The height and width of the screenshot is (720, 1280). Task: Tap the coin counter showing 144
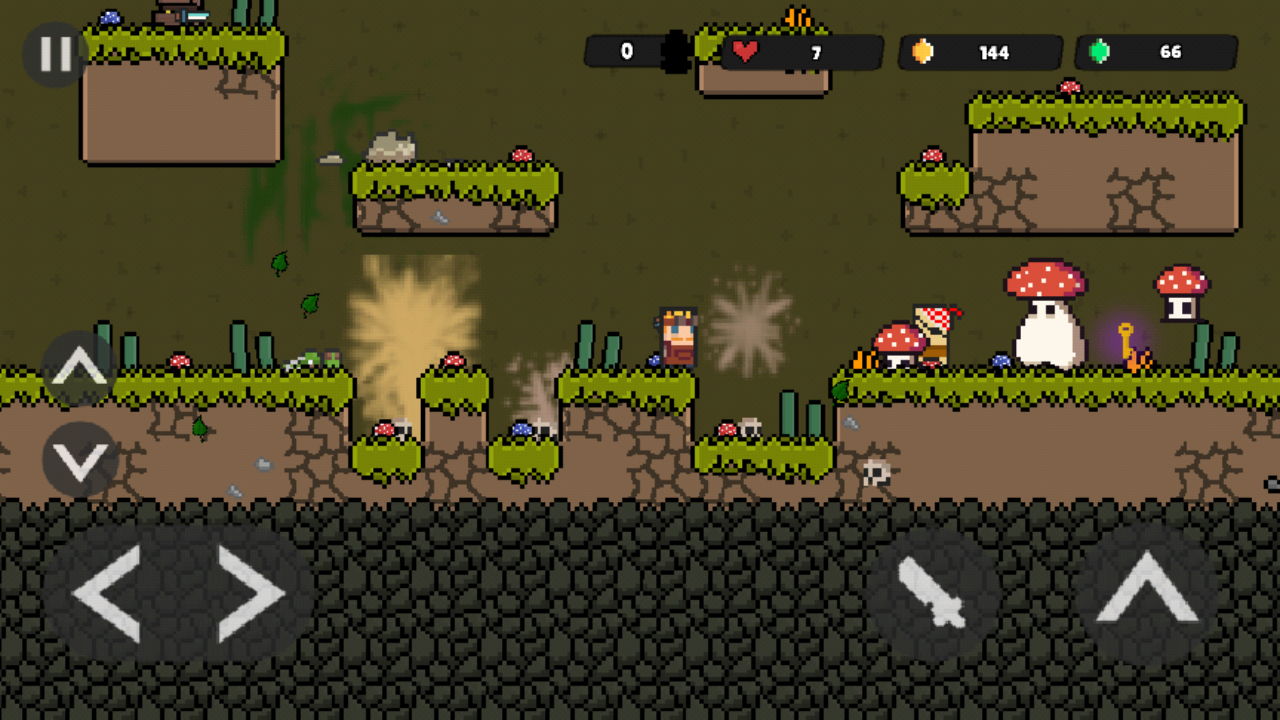(x=978, y=52)
